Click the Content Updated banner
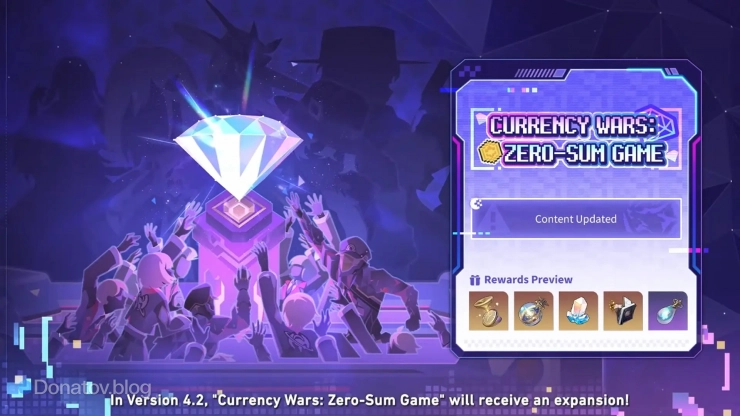Image resolution: width=740 pixels, height=416 pixels. click(576, 219)
